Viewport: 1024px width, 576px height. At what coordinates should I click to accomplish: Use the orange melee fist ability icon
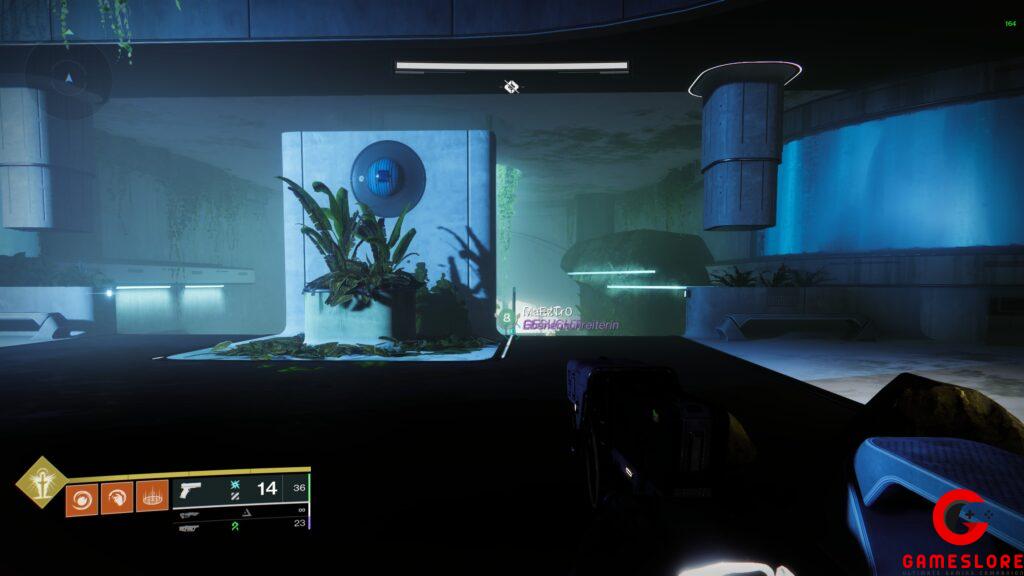point(117,497)
